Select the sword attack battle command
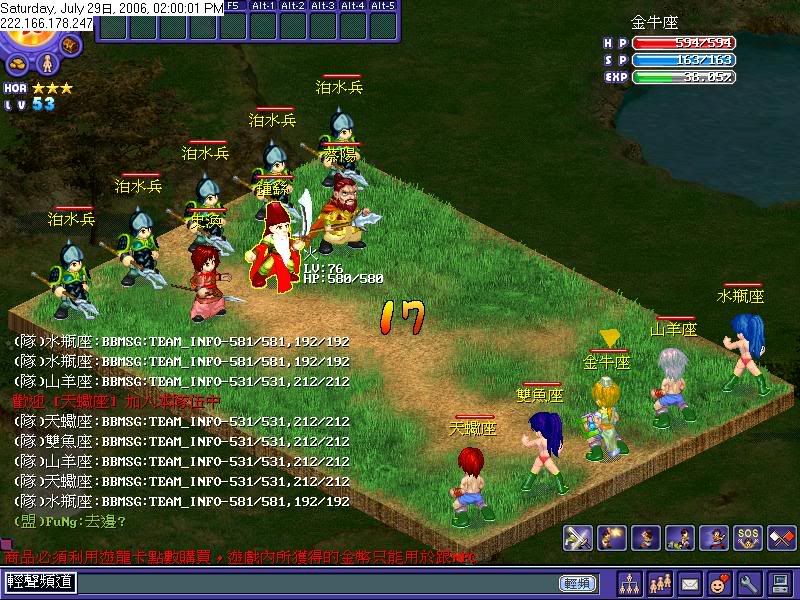The height and width of the screenshot is (600, 800). pos(577,538)
